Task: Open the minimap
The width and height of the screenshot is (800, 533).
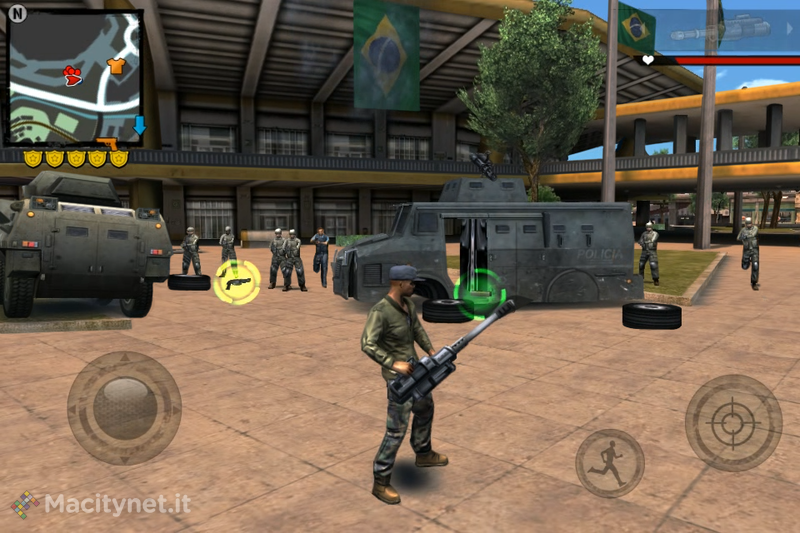Action: coord(75,76)
